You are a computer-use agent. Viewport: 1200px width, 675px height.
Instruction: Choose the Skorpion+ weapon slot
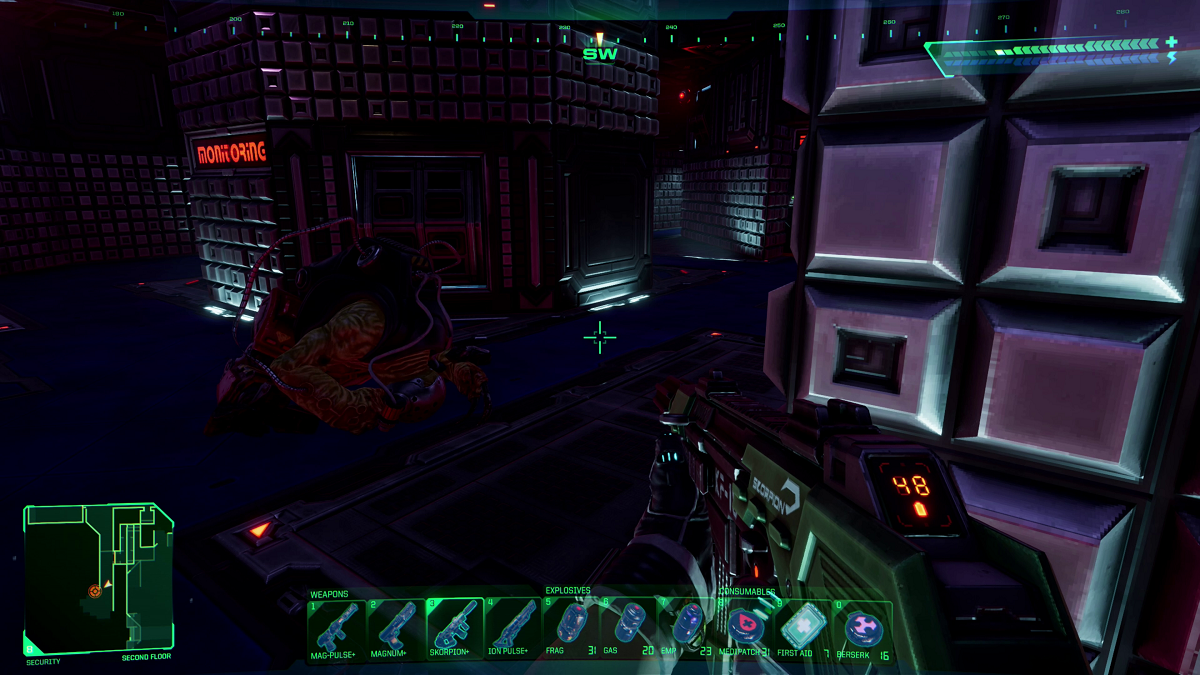click(455, 627)
